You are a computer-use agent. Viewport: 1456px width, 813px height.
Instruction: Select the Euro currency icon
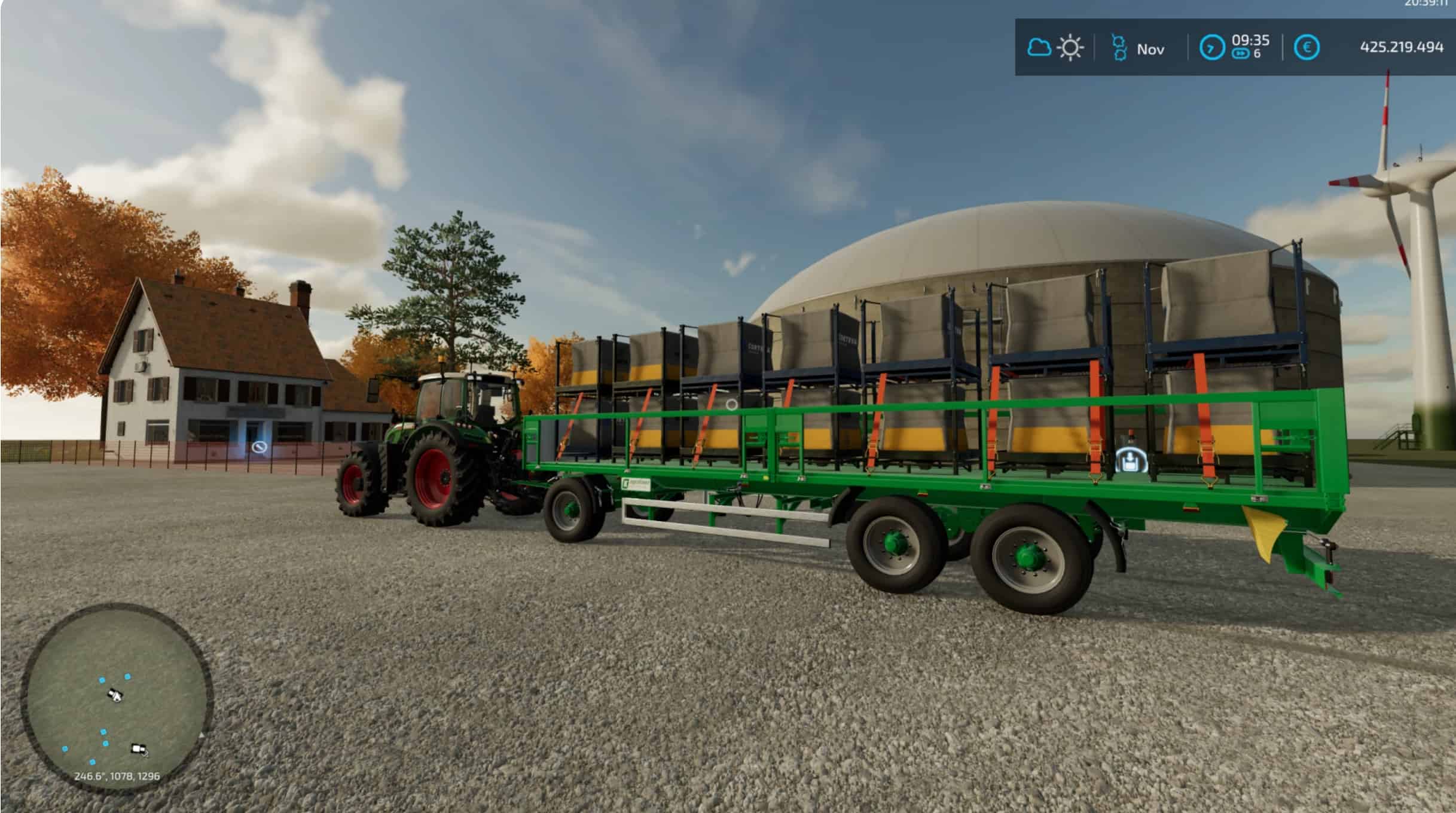pyautogui.click(x=1307, y=48)
